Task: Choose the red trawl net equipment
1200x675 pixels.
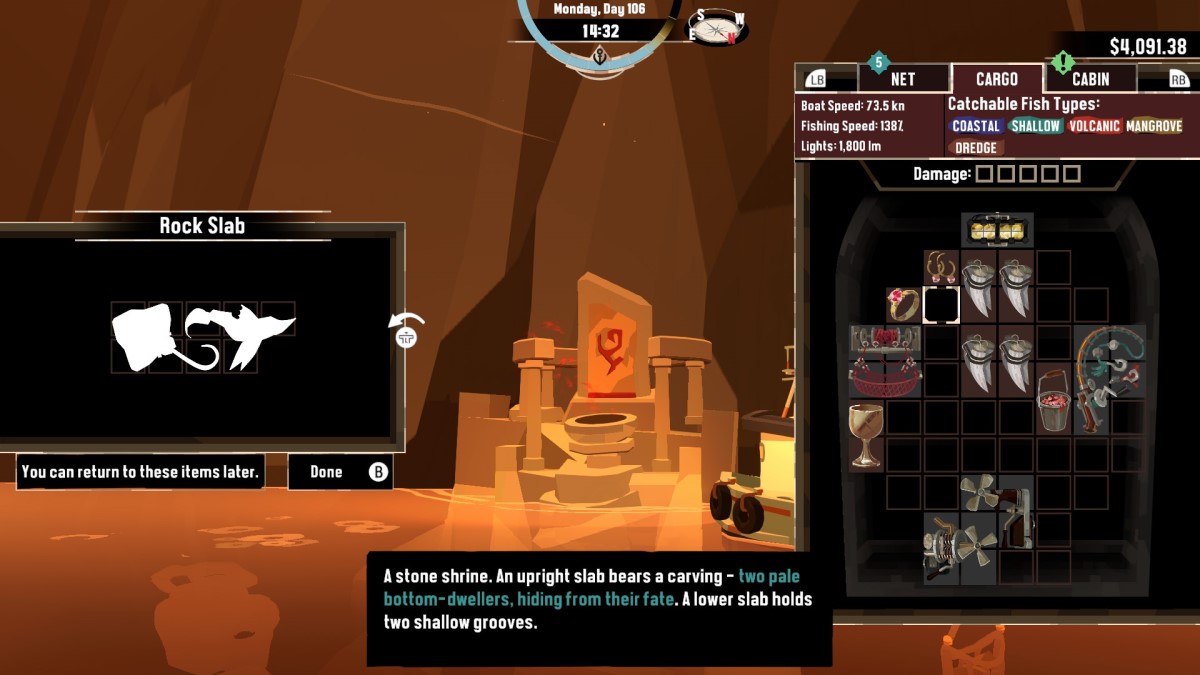Action: pyautogui.click(x=885, y=361)
